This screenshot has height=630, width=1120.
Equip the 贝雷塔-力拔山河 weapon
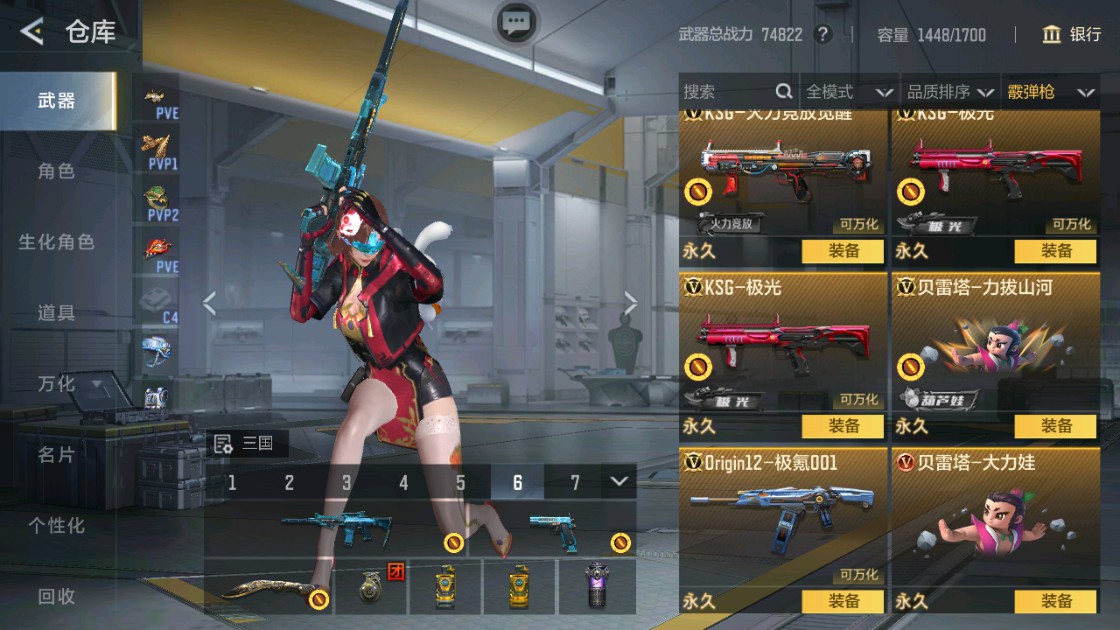point(1056,426)
